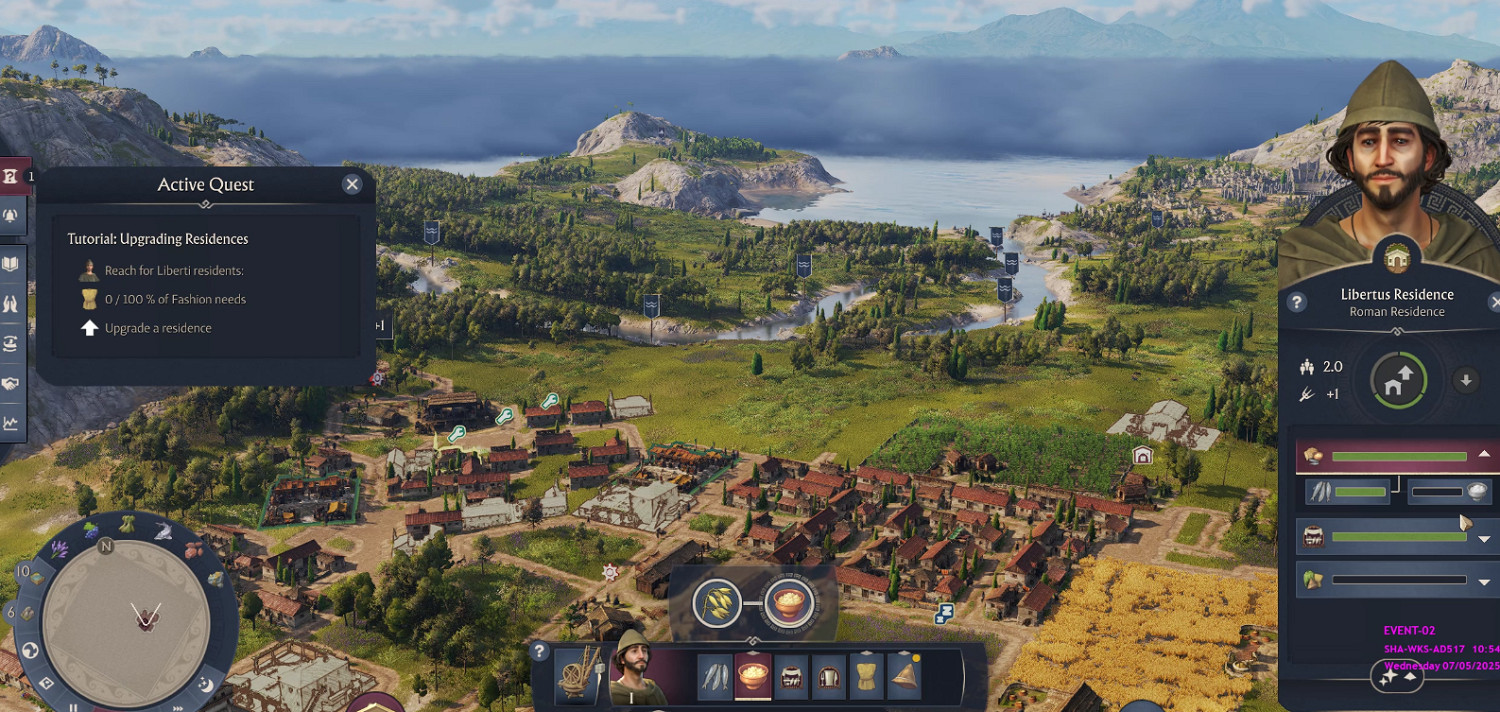Toggle the quest tracker side icon
The image size is (1500, 712).
[x=11, y=177]
